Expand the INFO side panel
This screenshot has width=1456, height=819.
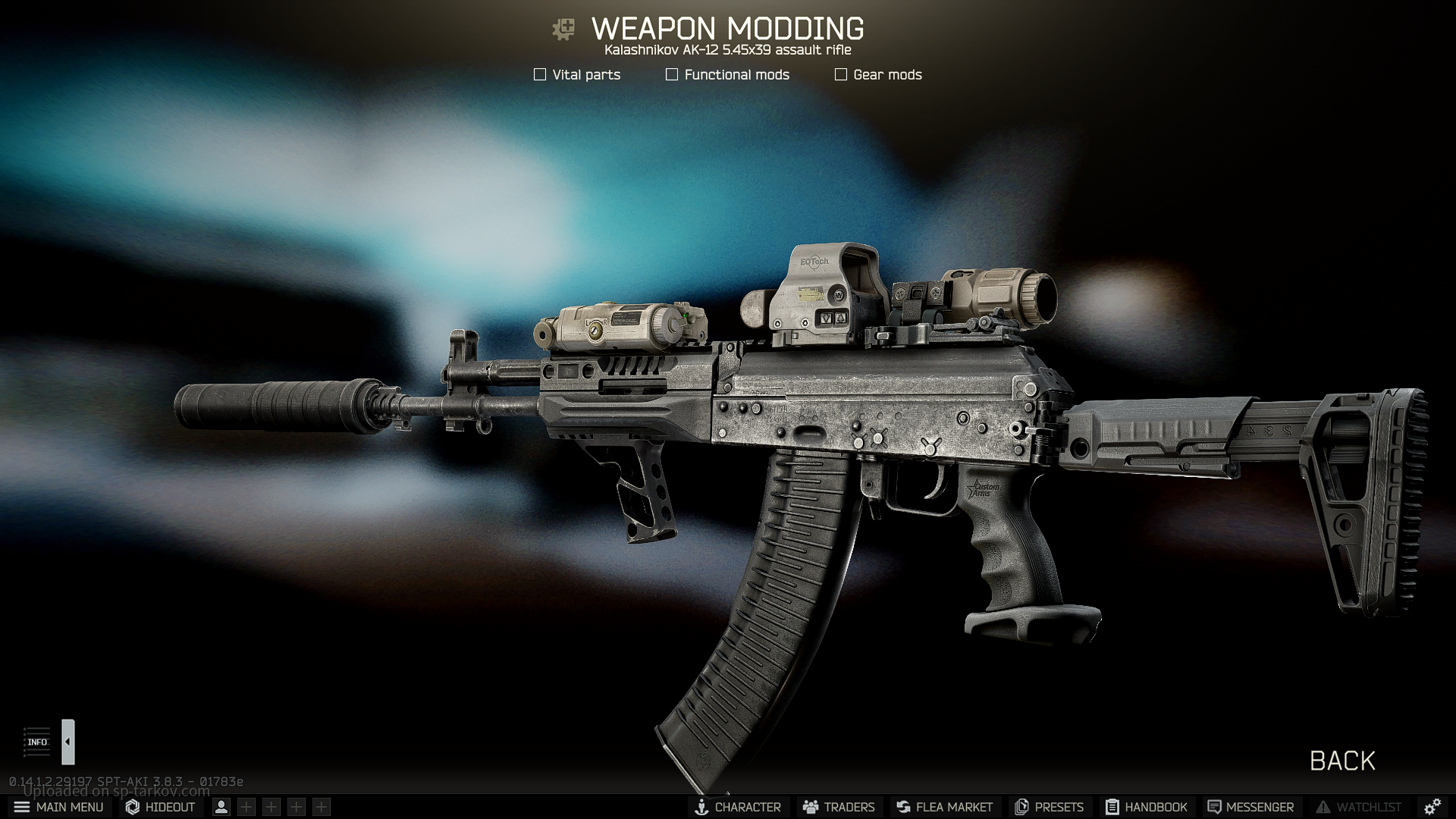click(x=67, y=742)
